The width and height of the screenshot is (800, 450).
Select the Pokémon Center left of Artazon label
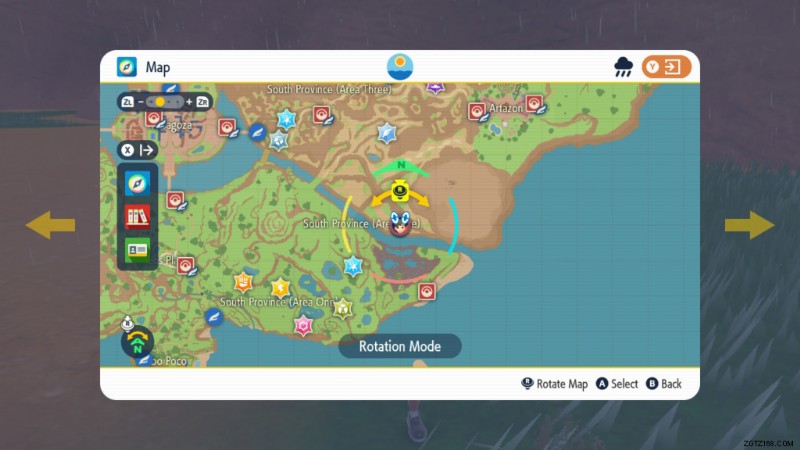click(478, 111)
